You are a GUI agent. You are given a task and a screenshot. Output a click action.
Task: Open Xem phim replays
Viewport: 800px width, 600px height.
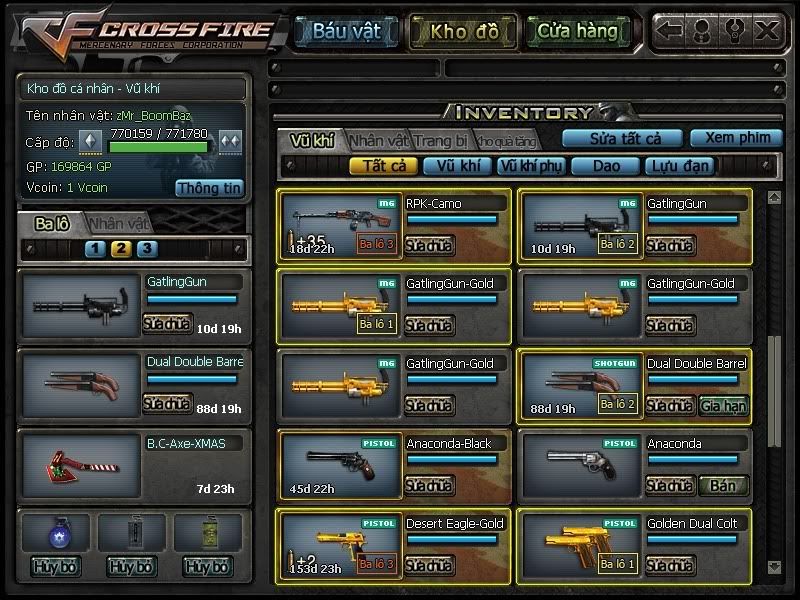pos(736,138)
